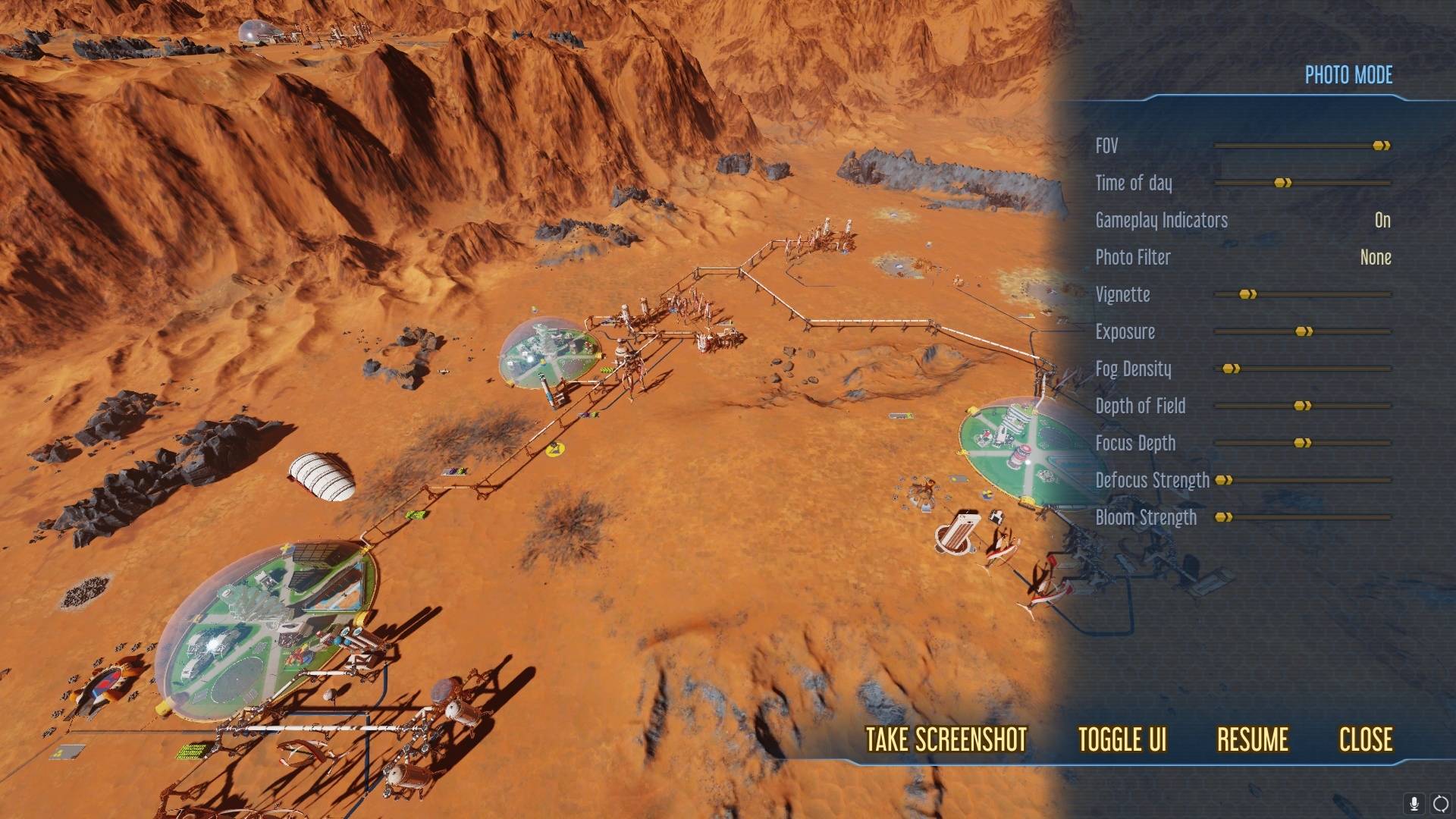The image size is (1456, 819).
Task: Click the Time of day slider handle
Action: [x=1282, y=183]
